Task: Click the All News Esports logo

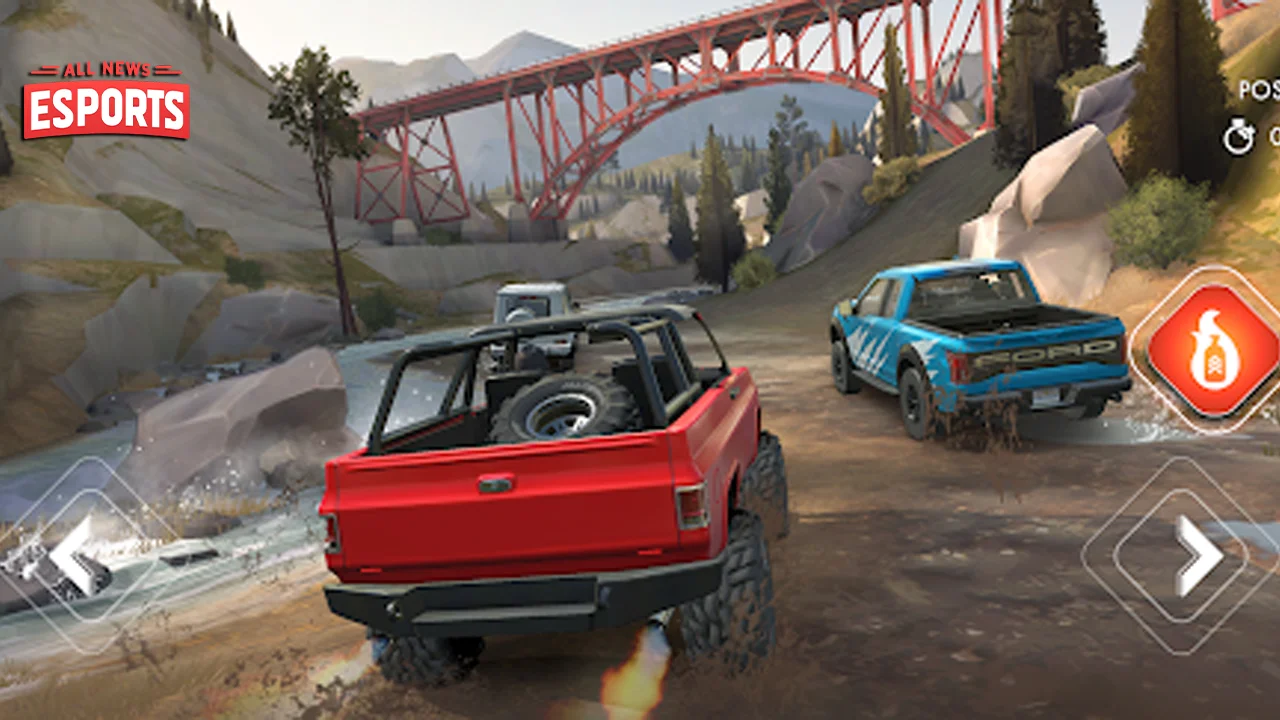Action: coord(106,101)
